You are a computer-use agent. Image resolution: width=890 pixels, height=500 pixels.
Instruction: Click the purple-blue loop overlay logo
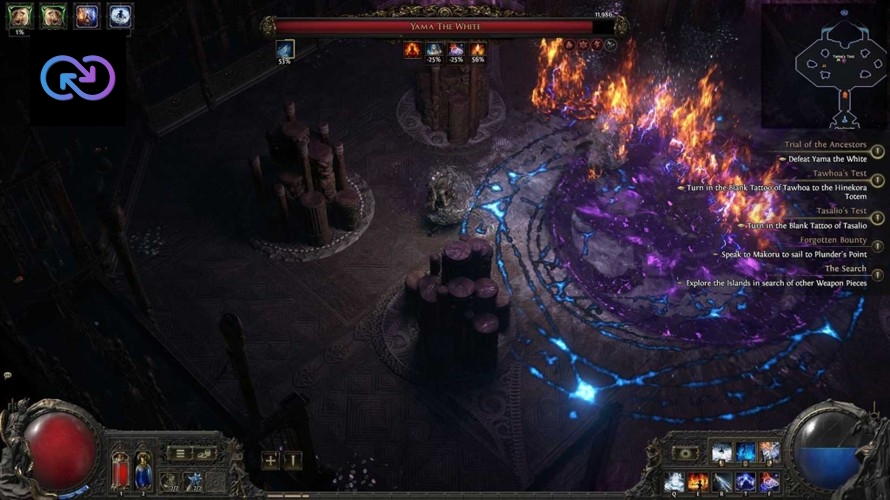(x=77, y=77)
